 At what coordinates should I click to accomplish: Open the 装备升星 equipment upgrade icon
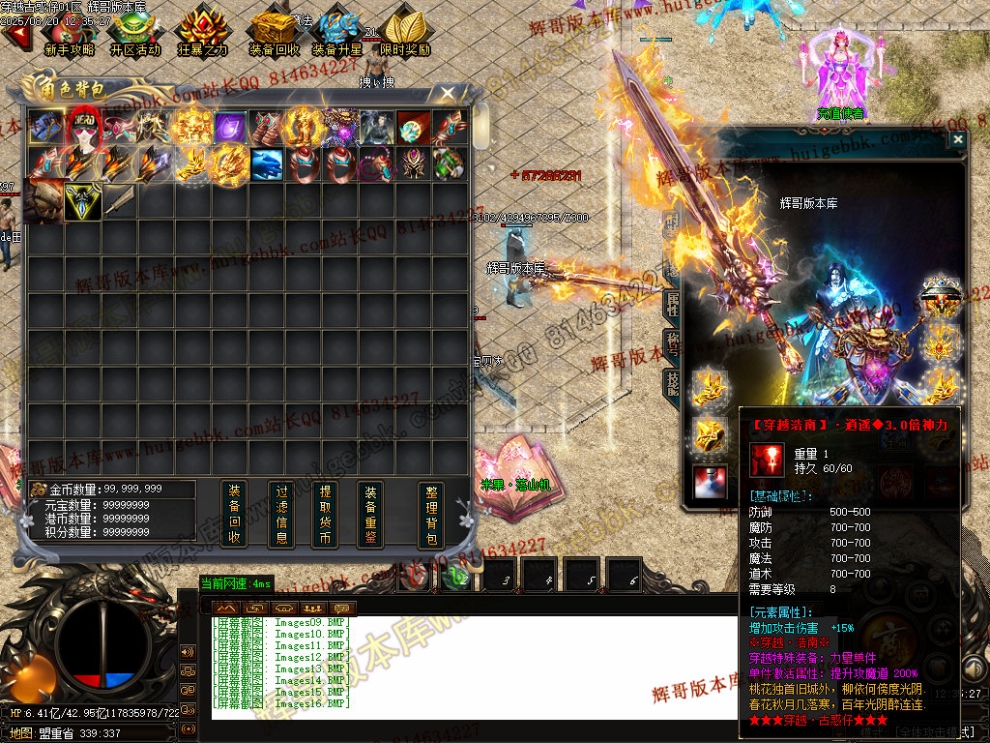[336, 32]
